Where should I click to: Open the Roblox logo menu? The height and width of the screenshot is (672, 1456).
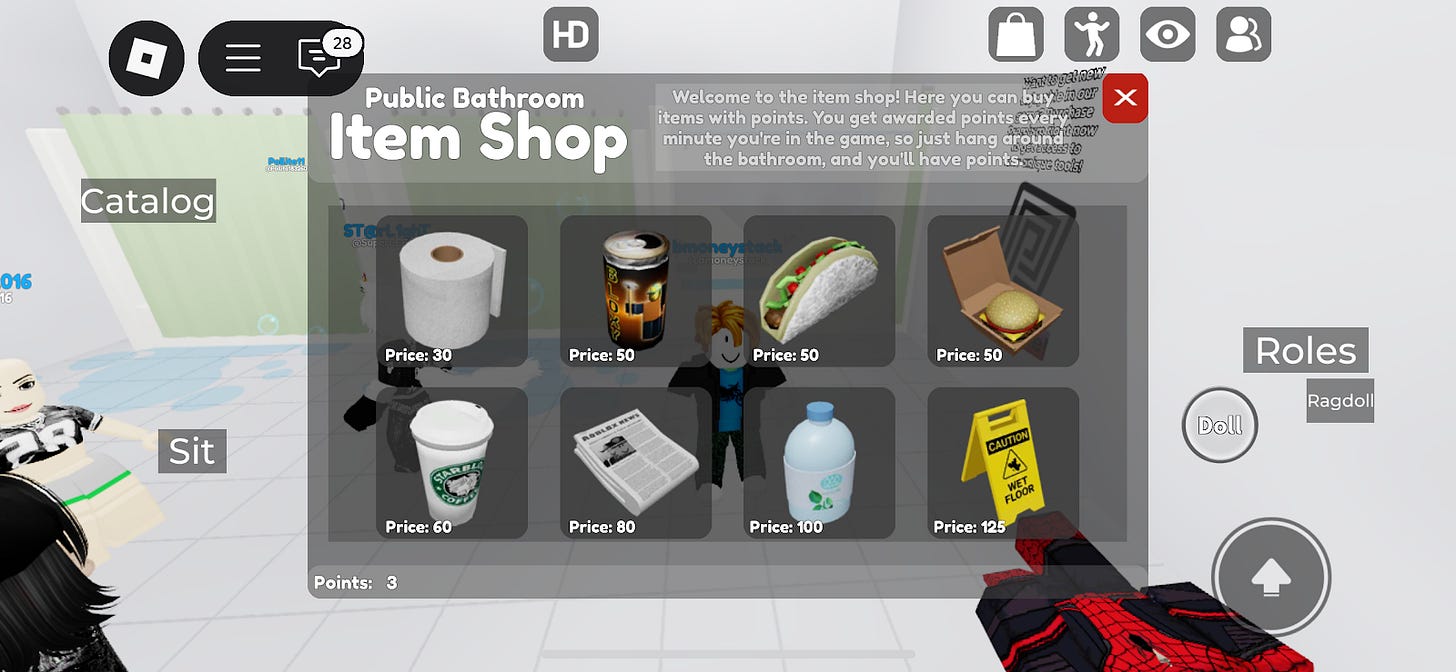(x=147, y=58)
